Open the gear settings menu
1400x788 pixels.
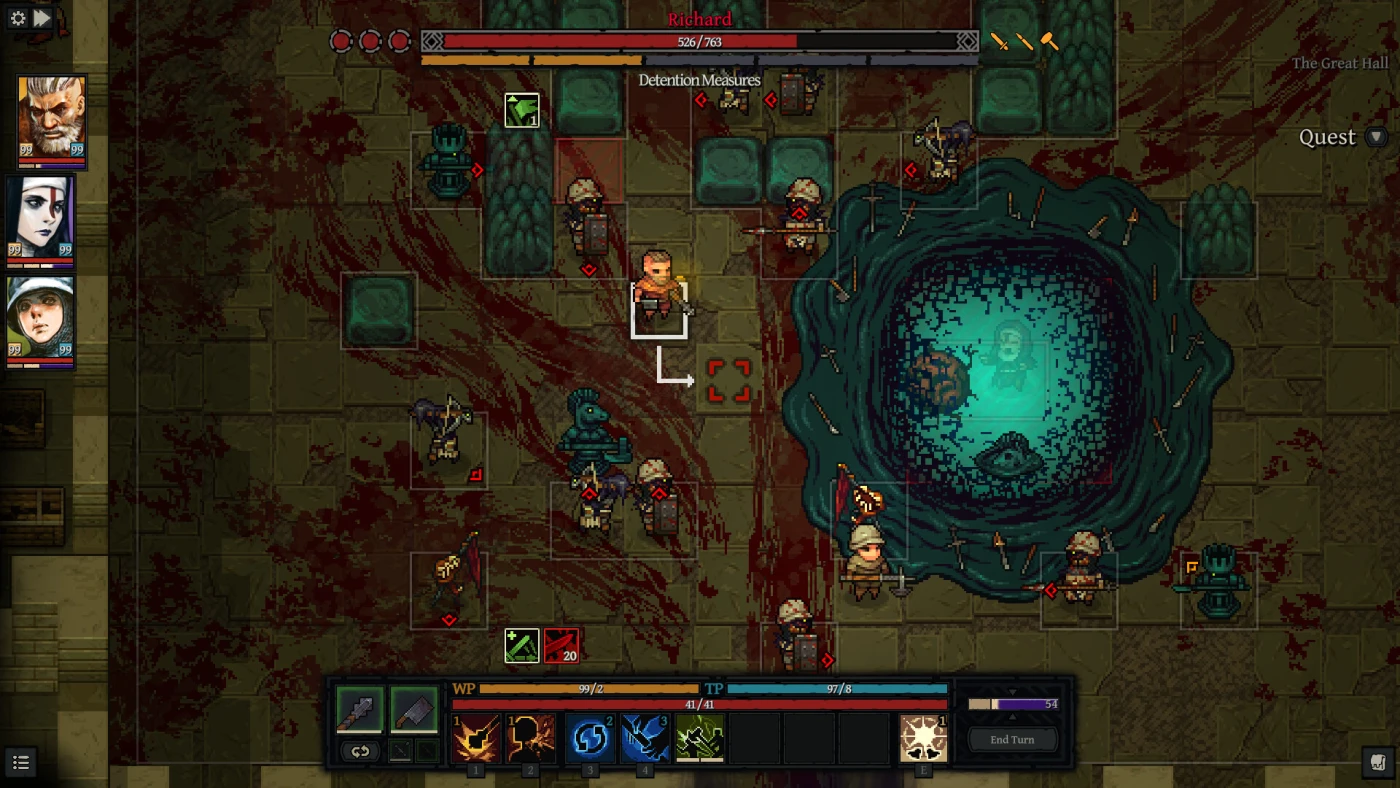(x=17, y=18)
